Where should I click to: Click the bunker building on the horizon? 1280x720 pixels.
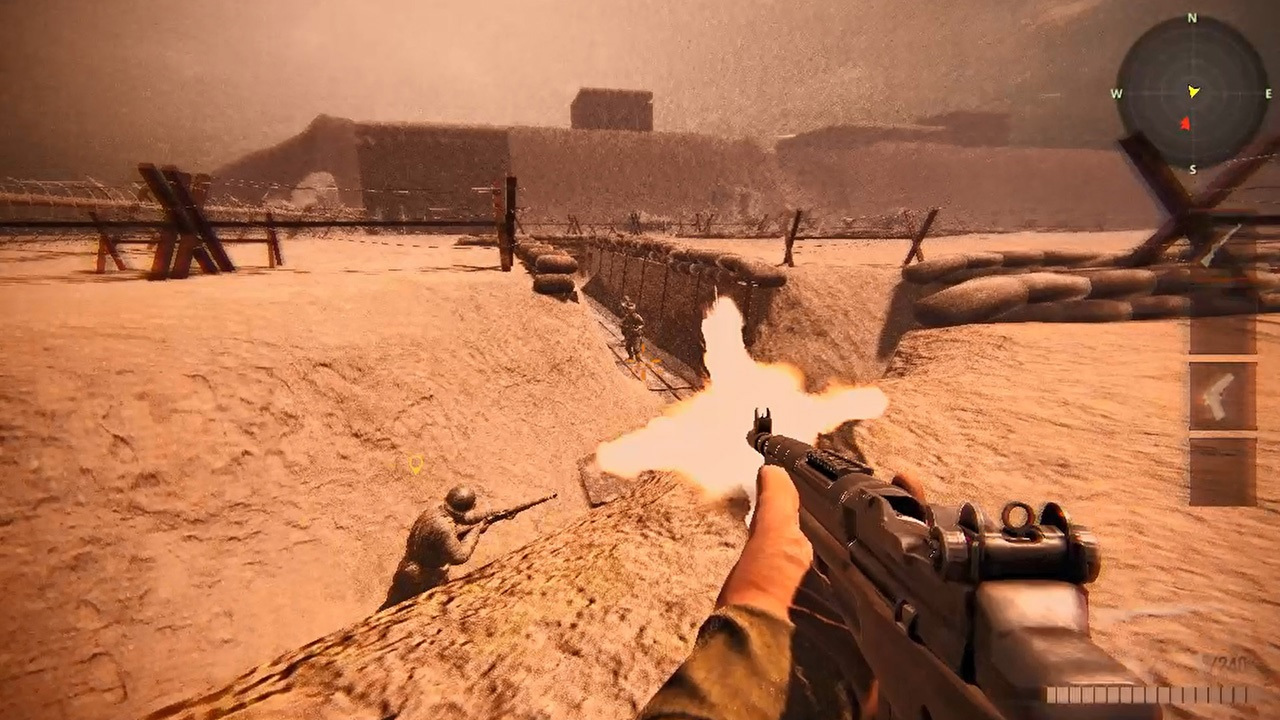(610, 110)
